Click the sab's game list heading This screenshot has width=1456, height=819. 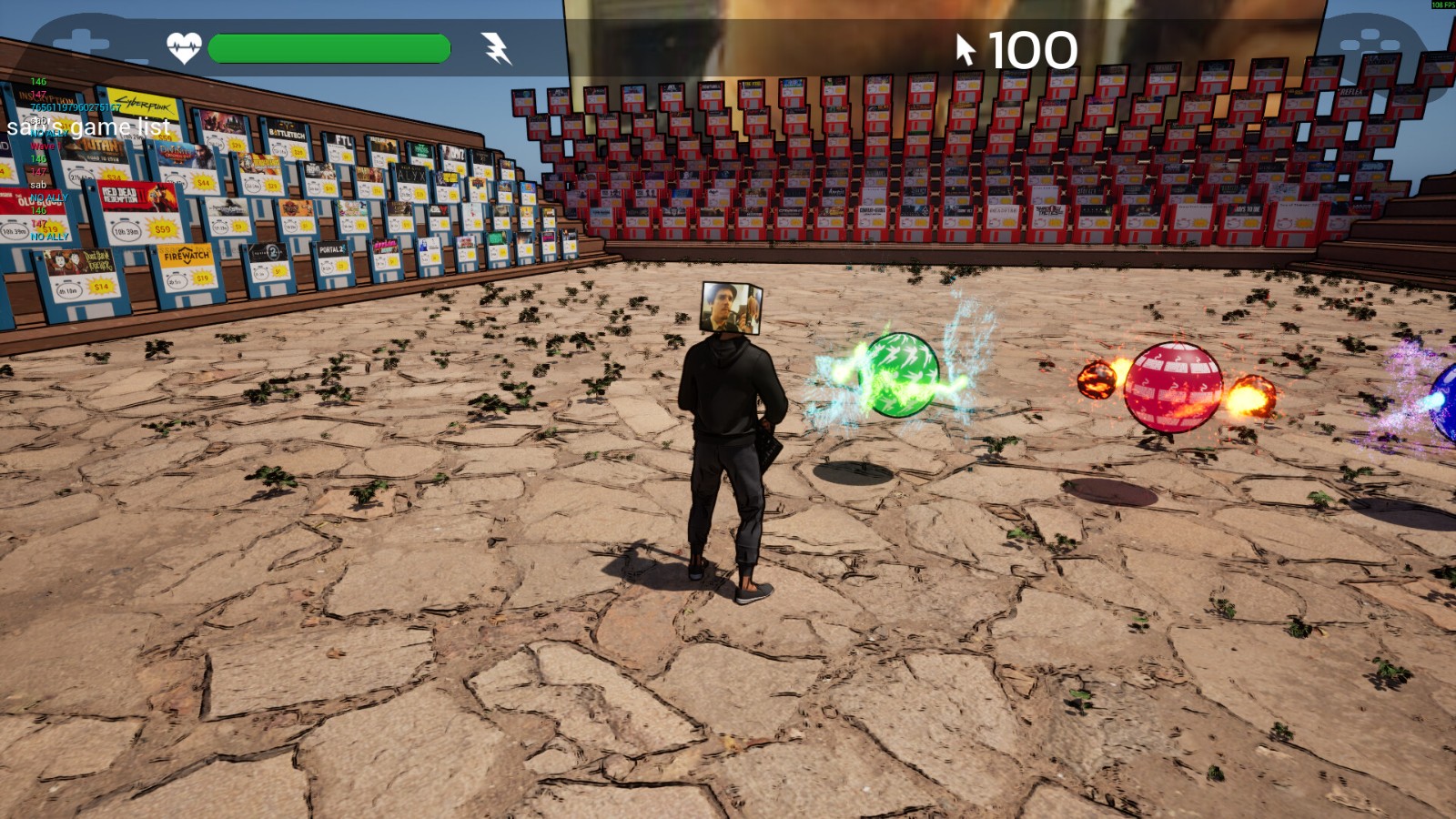pyautogui.click(x=88, y=127)
